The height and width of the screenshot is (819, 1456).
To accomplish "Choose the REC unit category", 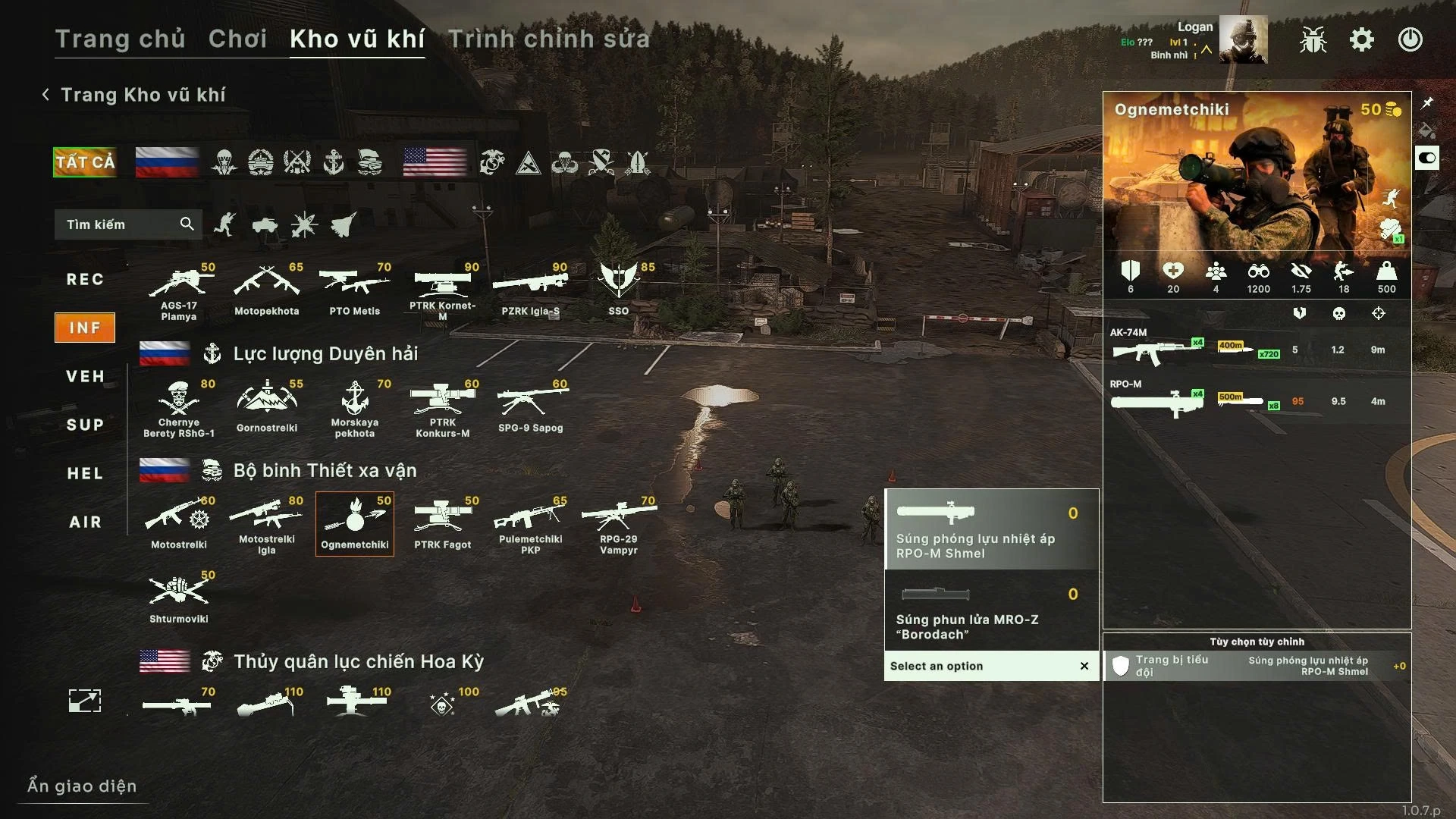I will tap(85, 279).
